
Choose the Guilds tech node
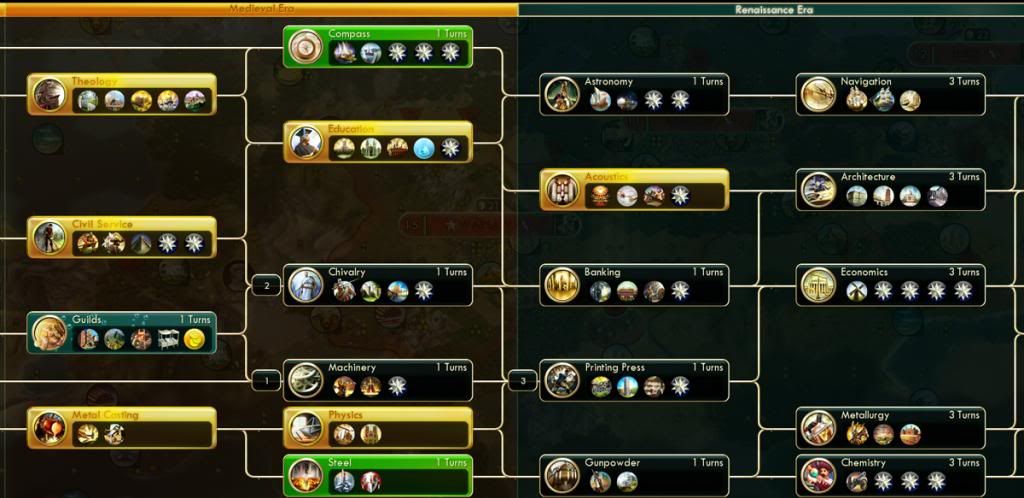pos(121,332)
